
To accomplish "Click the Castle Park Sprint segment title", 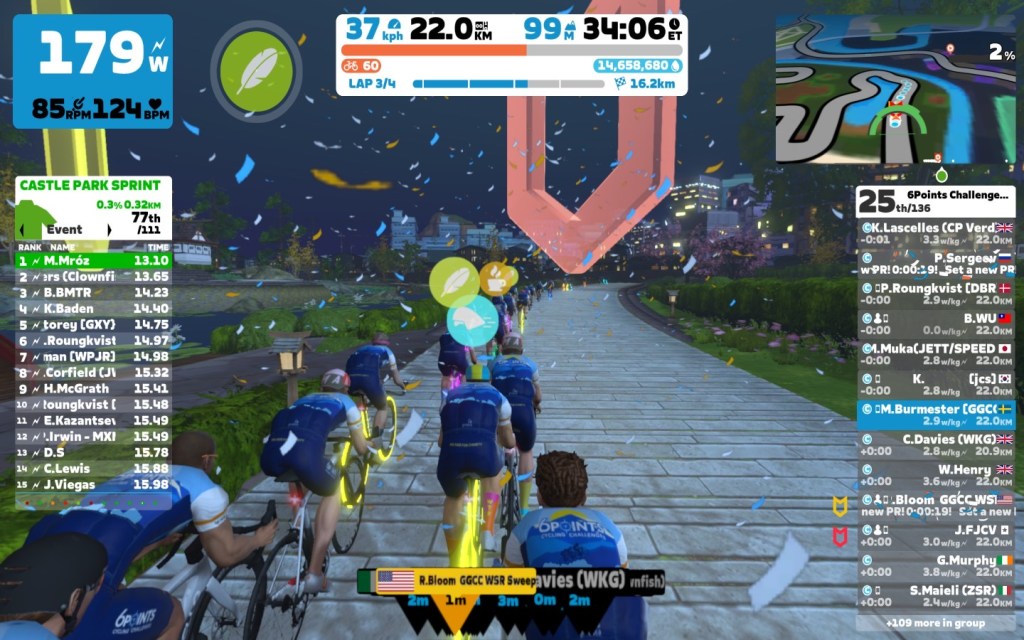I will (x=90, y=185).
